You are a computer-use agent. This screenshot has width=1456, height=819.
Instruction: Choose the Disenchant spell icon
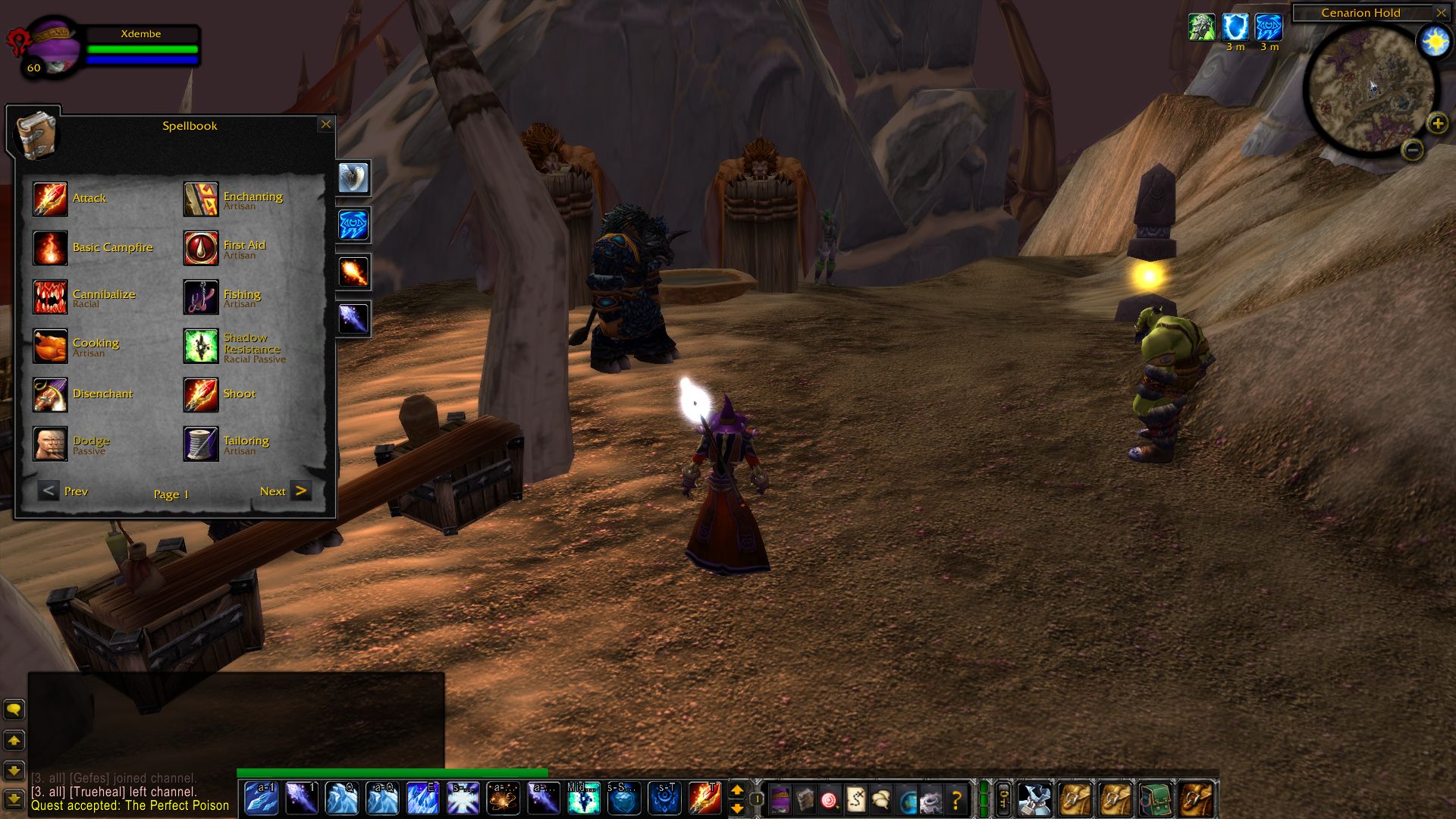click(50, 394)
